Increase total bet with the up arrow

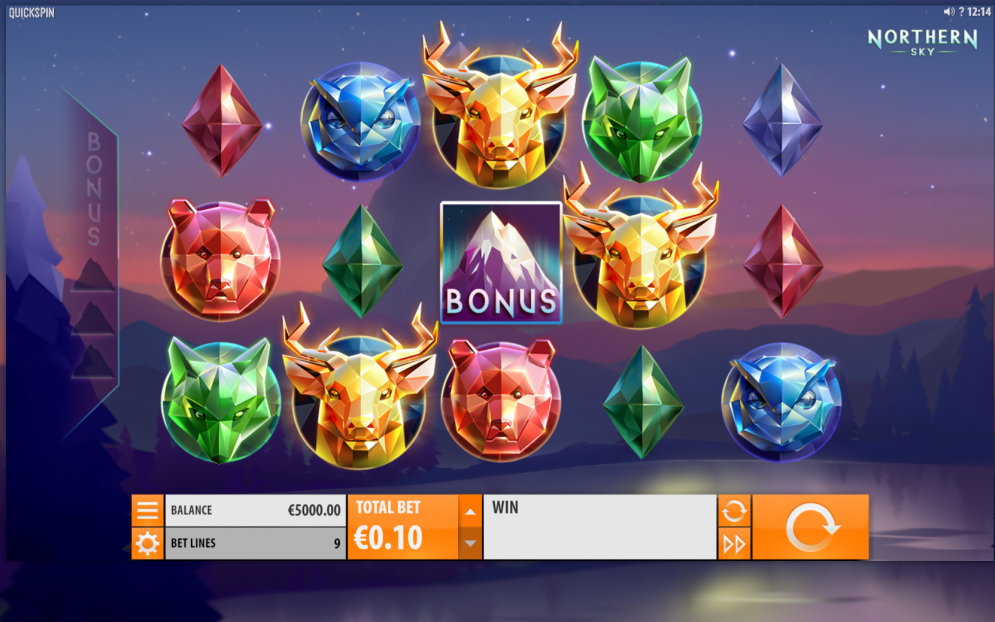tap(470, 512)
